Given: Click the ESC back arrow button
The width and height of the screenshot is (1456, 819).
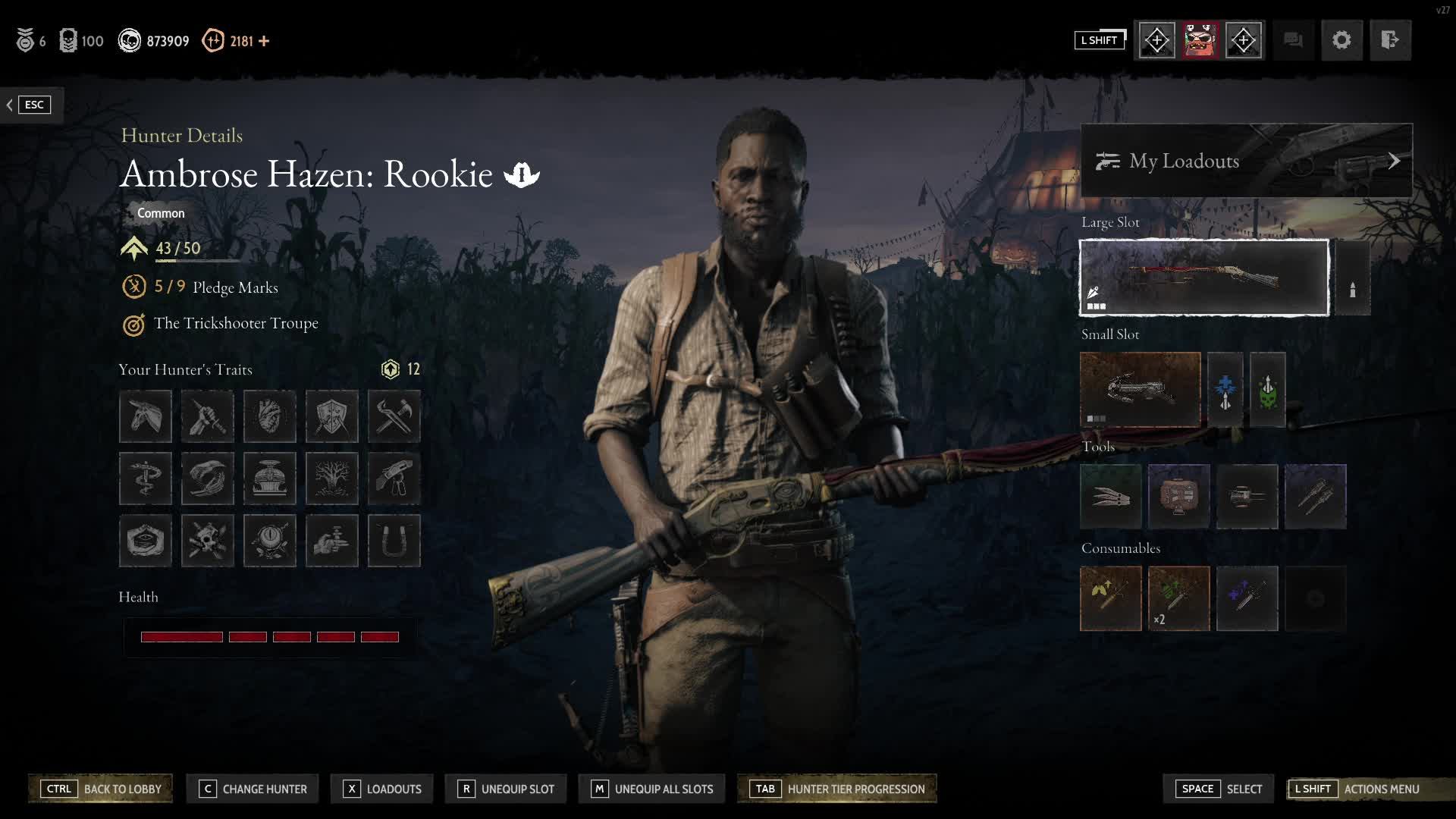Looking at the screenshot, I should tap(28, 105).
